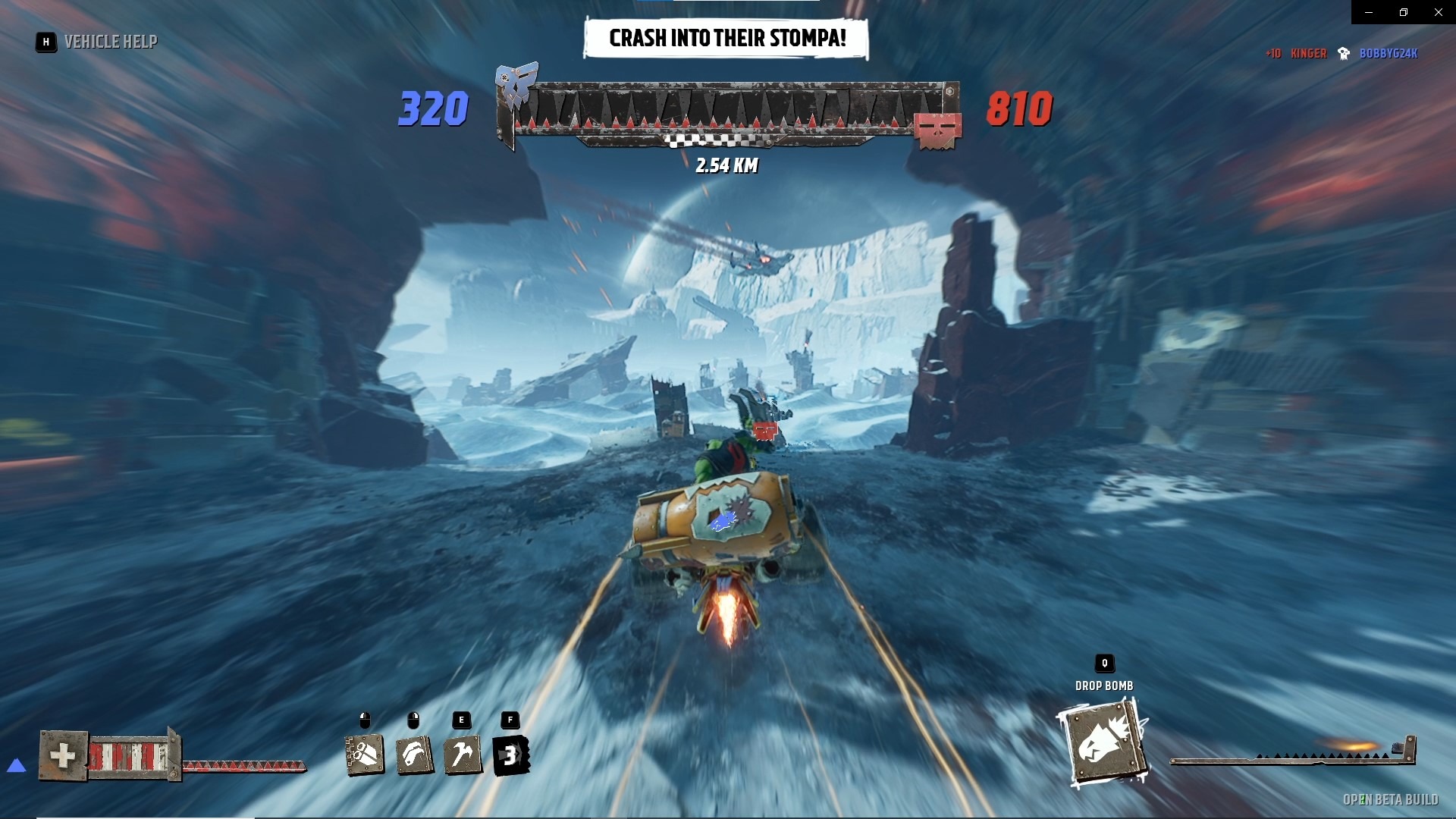The image size is (1456, 819).
Task: Click the health plus icon
Action: [x=63, y=755]
